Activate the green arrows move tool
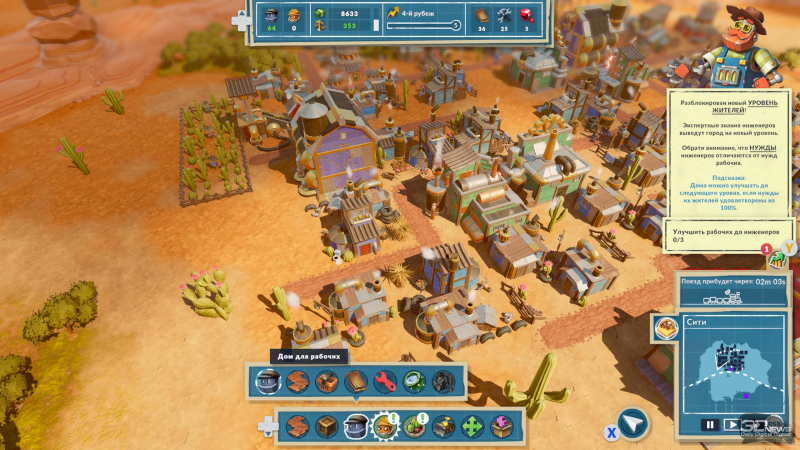 pyautogui.click(x=472, y=426)
